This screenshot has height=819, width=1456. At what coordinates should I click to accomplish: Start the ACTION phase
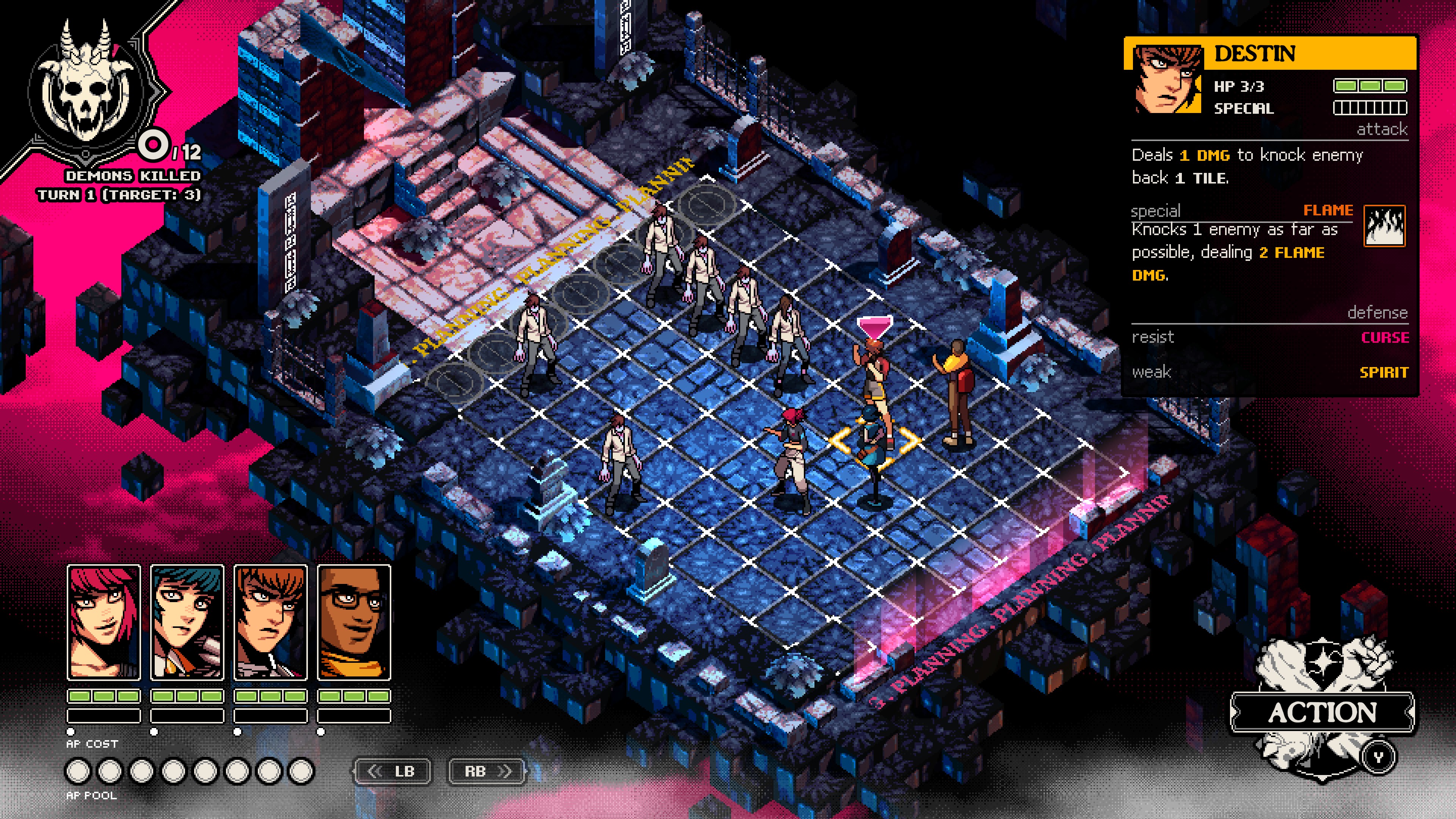(x=1322, y=712)
